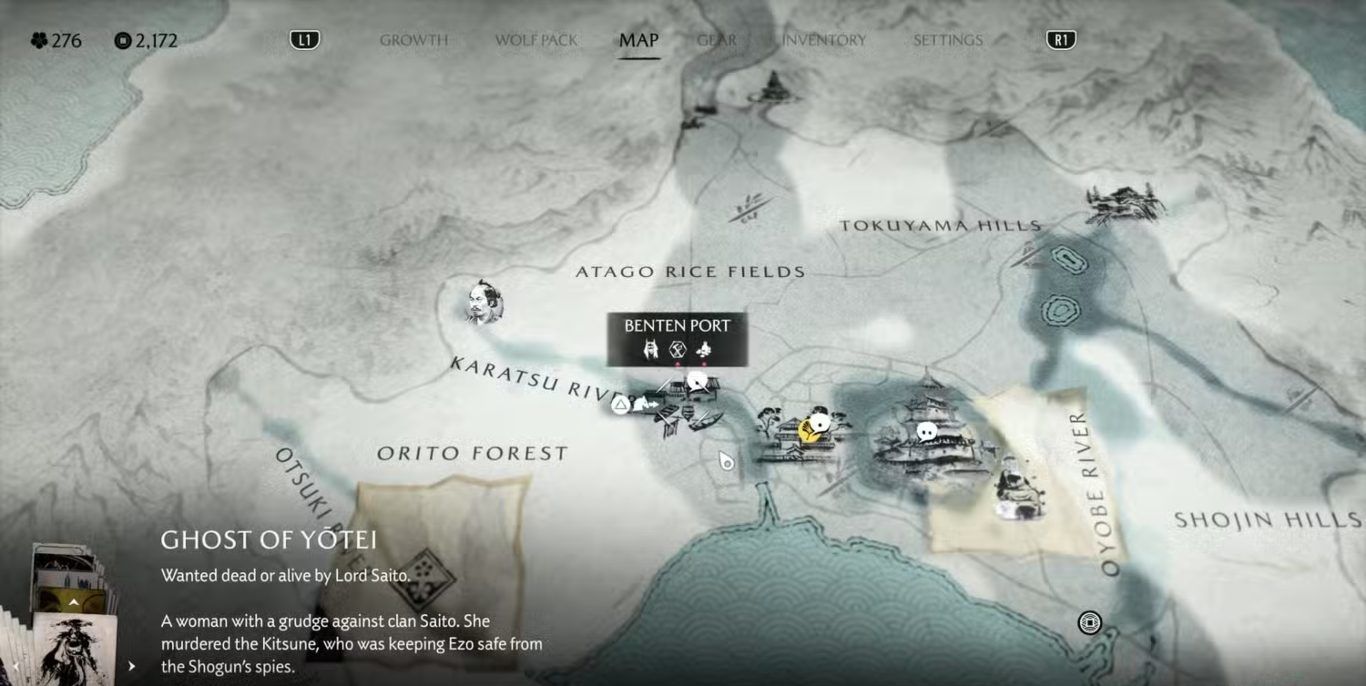Go to the Gear tab
This screenshot has width=1366, height=686.
716,40
